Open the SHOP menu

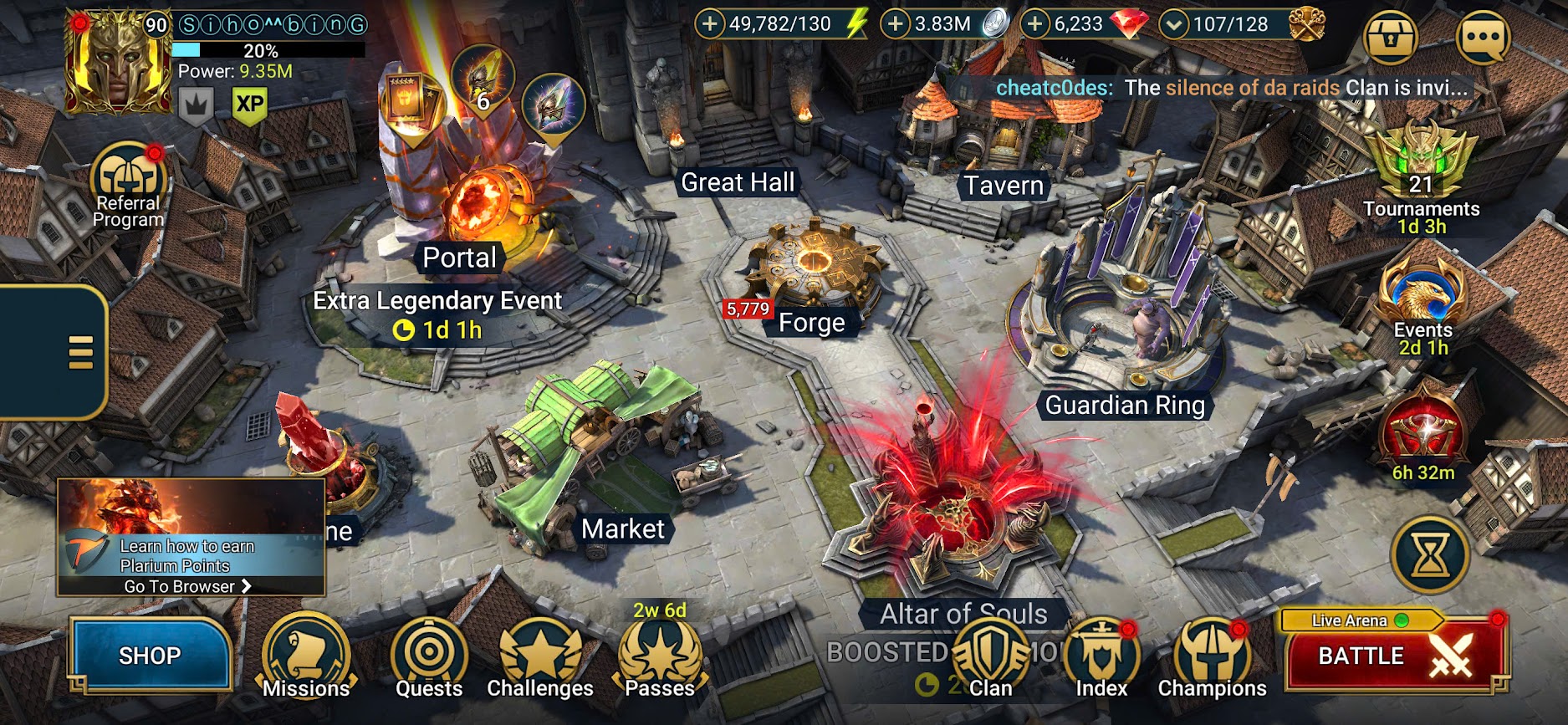click(150, 656)
